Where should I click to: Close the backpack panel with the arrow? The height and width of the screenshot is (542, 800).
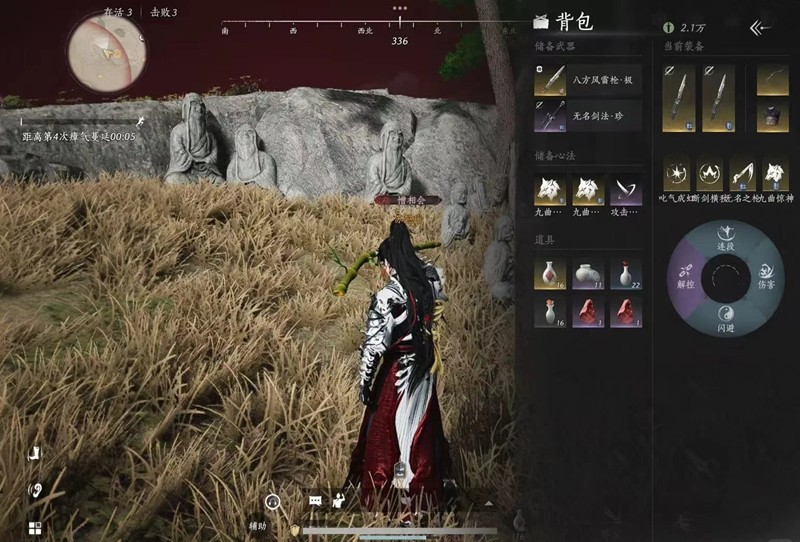point(760,28)
